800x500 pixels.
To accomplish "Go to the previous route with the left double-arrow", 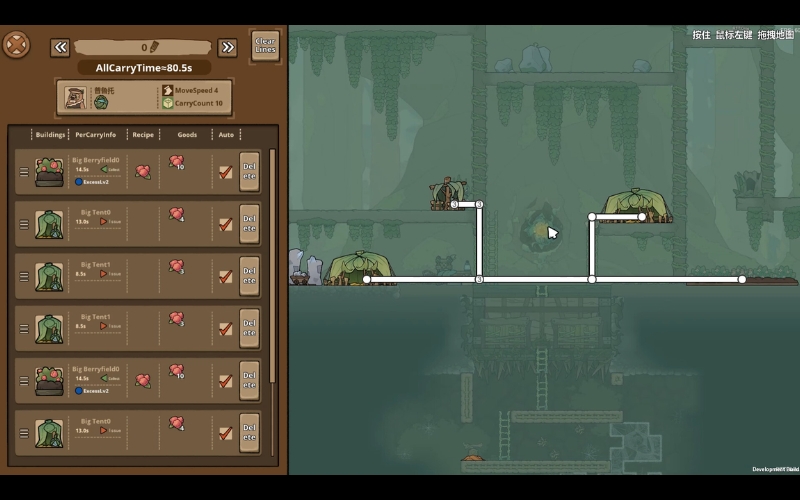I will 60,47.
